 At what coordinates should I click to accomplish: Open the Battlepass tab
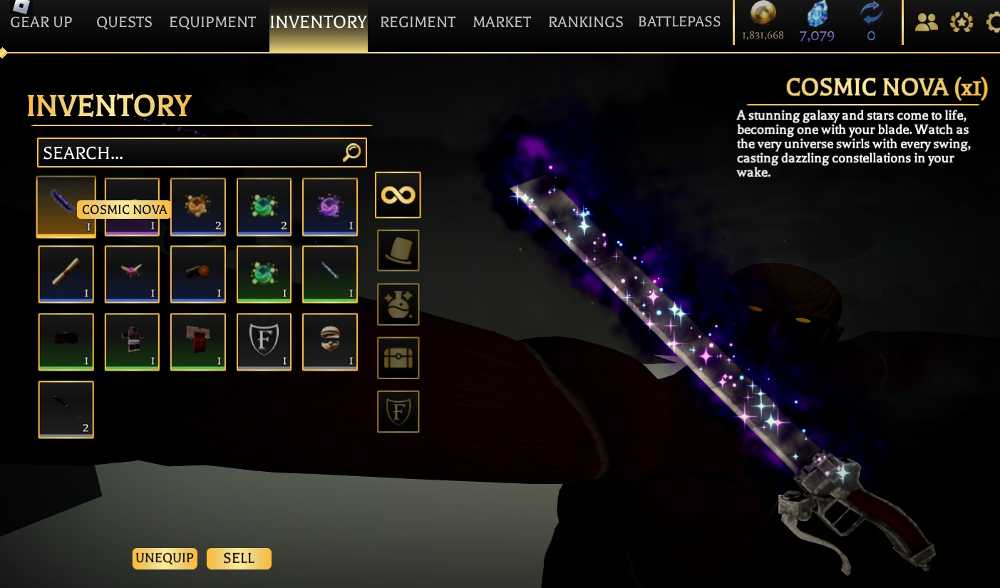pyautogui.click(x=679, y=22)
